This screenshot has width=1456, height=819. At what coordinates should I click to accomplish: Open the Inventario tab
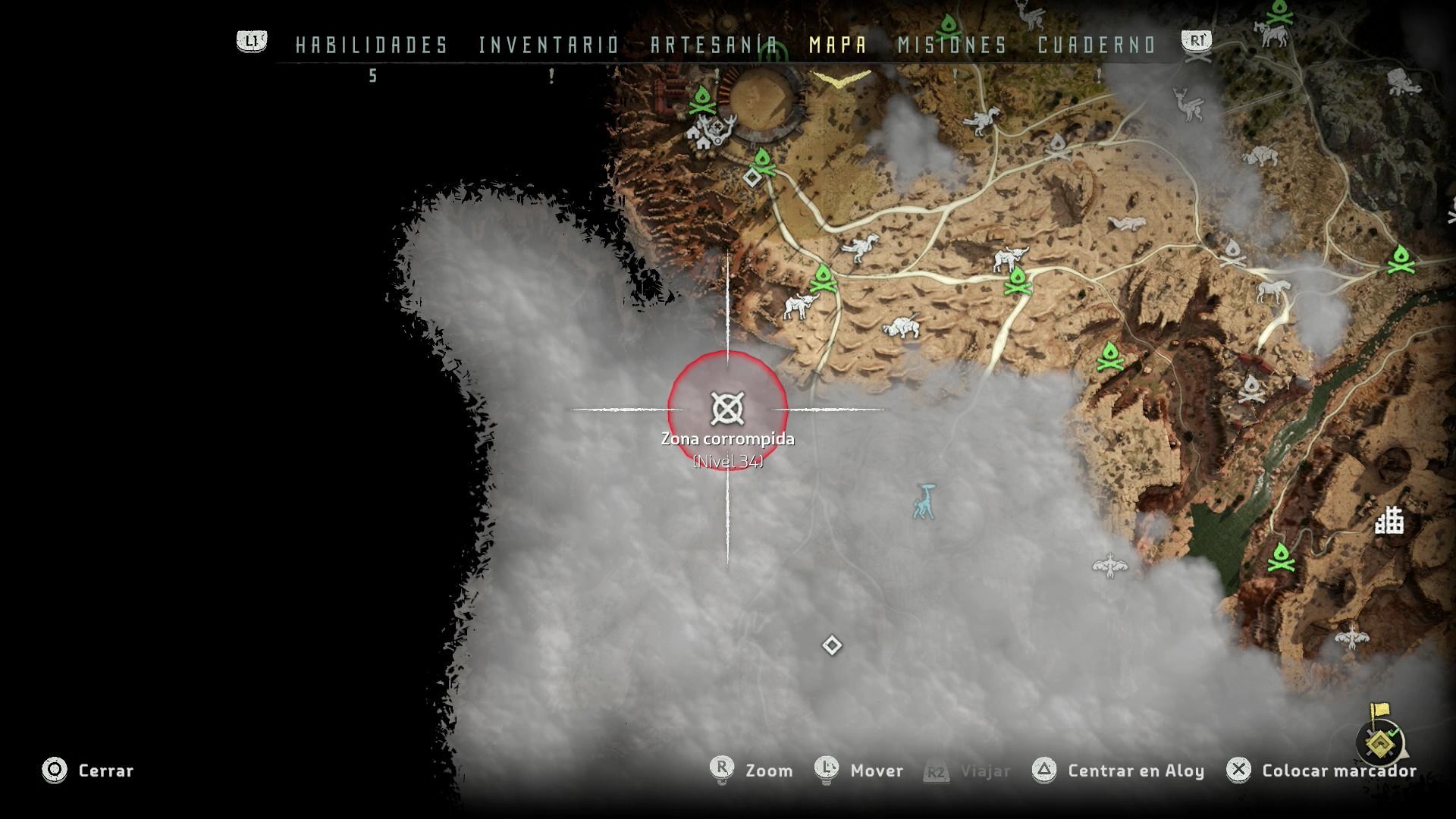[x=549, y=45]
